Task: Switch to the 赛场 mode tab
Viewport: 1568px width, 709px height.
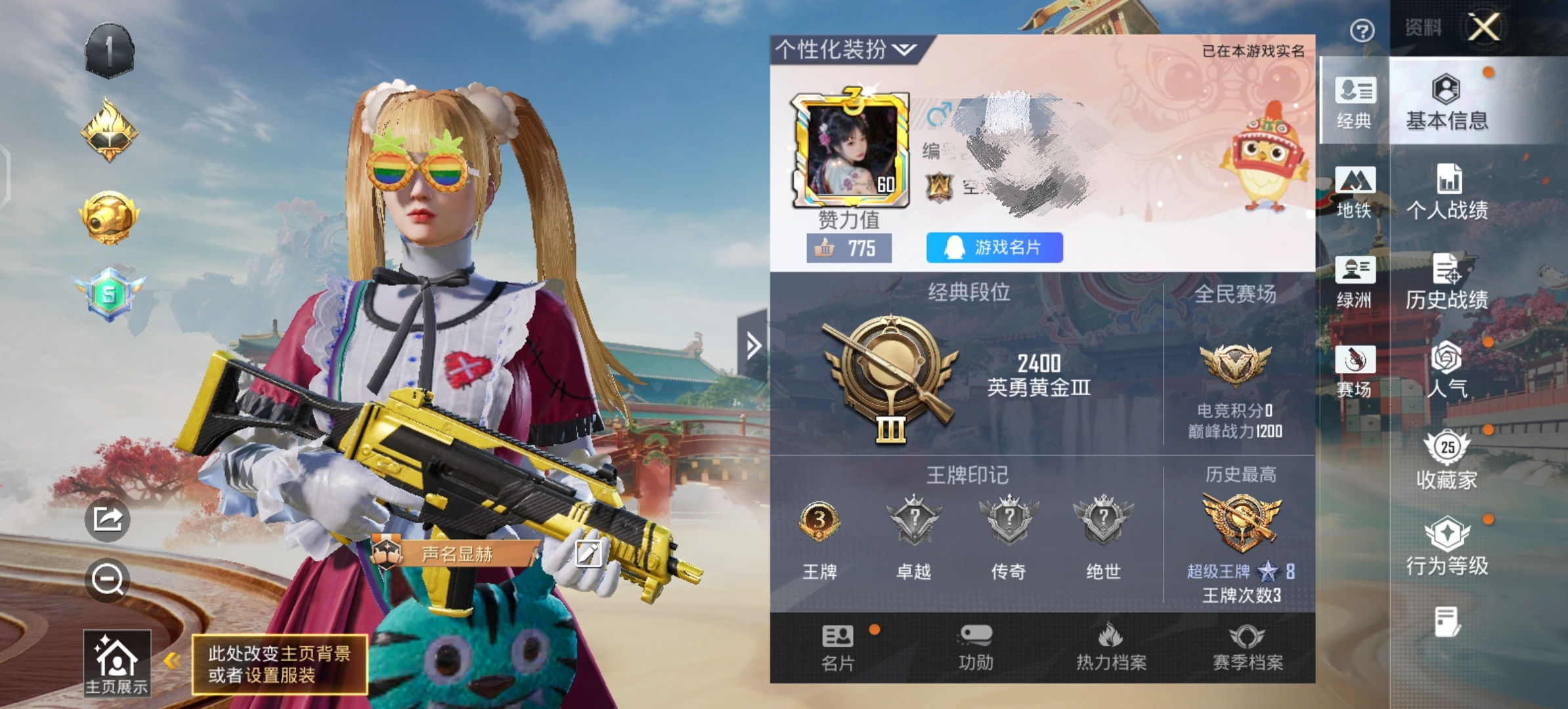Action: pos(1355,371)
